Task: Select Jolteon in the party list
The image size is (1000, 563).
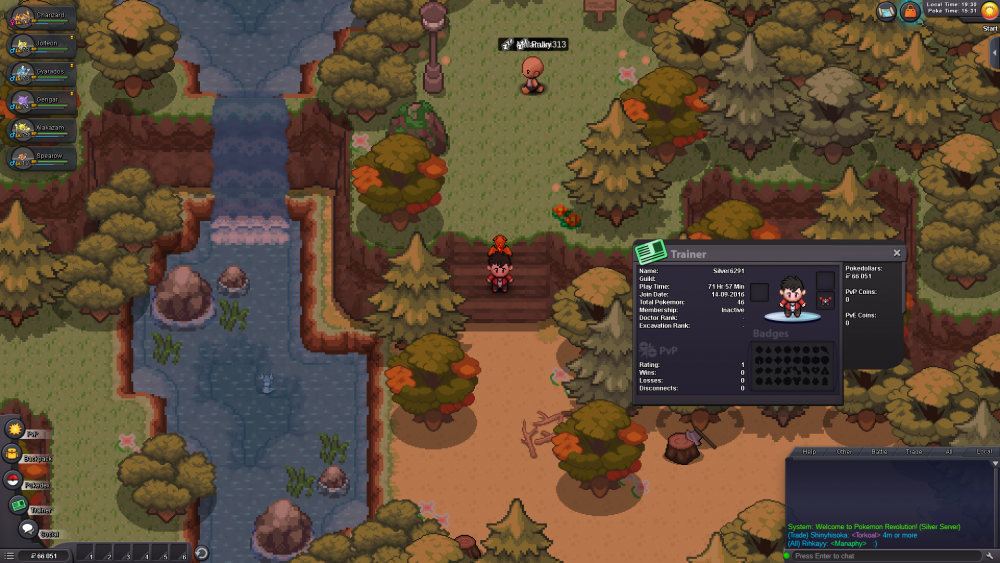Action: 38,46
